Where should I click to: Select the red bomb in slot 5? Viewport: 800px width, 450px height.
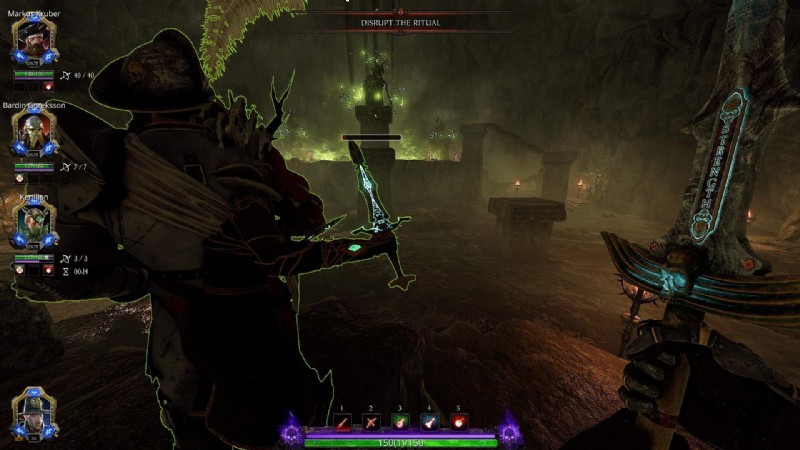(458, 424)
